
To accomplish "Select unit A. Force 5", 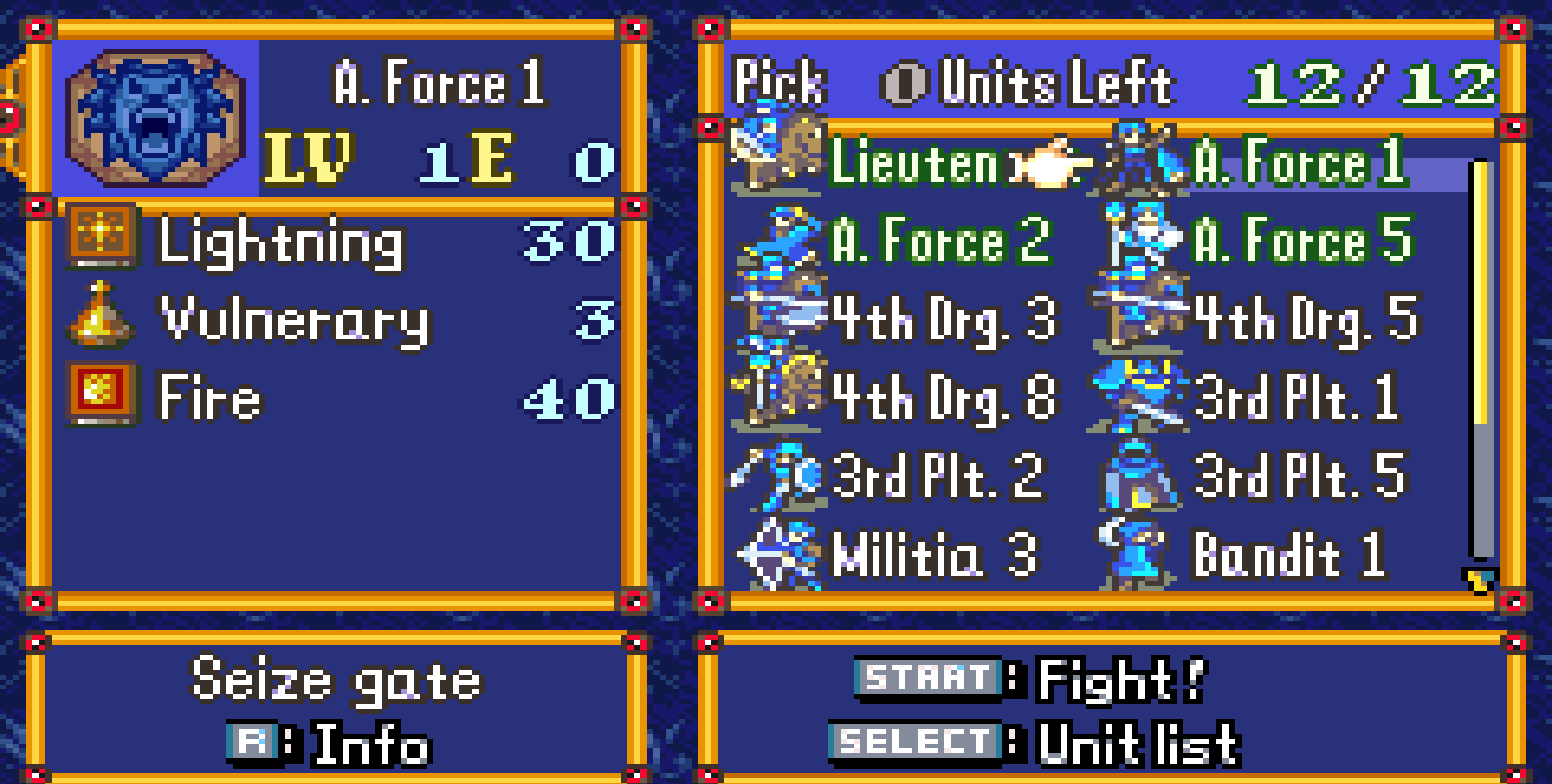I will (1301, 240).
